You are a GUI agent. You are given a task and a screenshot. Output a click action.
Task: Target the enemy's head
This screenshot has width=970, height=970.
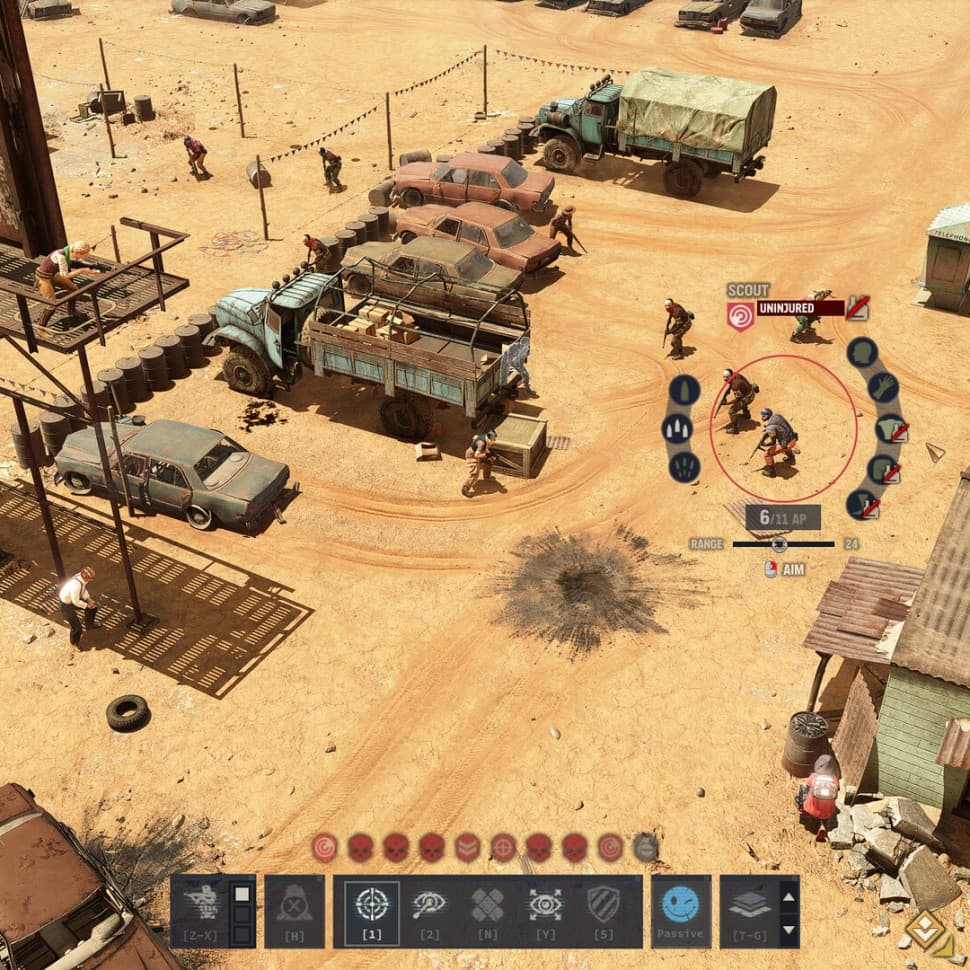tap(862, 352)
